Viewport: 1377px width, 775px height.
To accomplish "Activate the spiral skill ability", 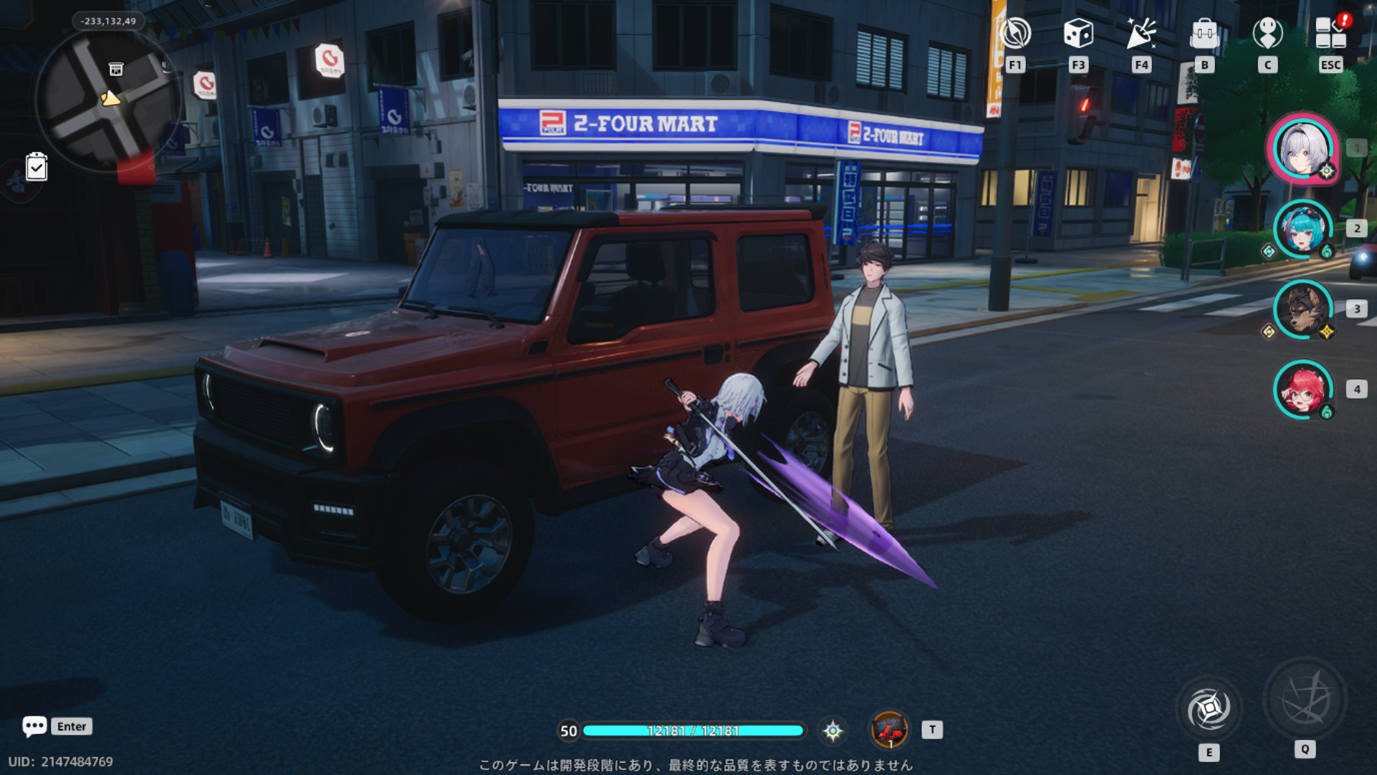I will 1208,709.
